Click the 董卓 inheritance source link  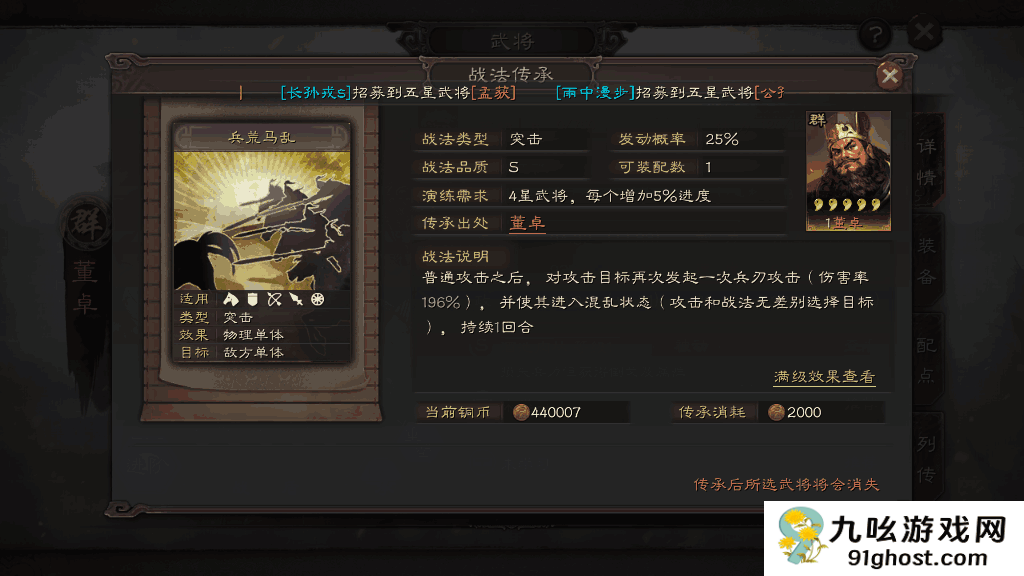[x=527, y=223]
